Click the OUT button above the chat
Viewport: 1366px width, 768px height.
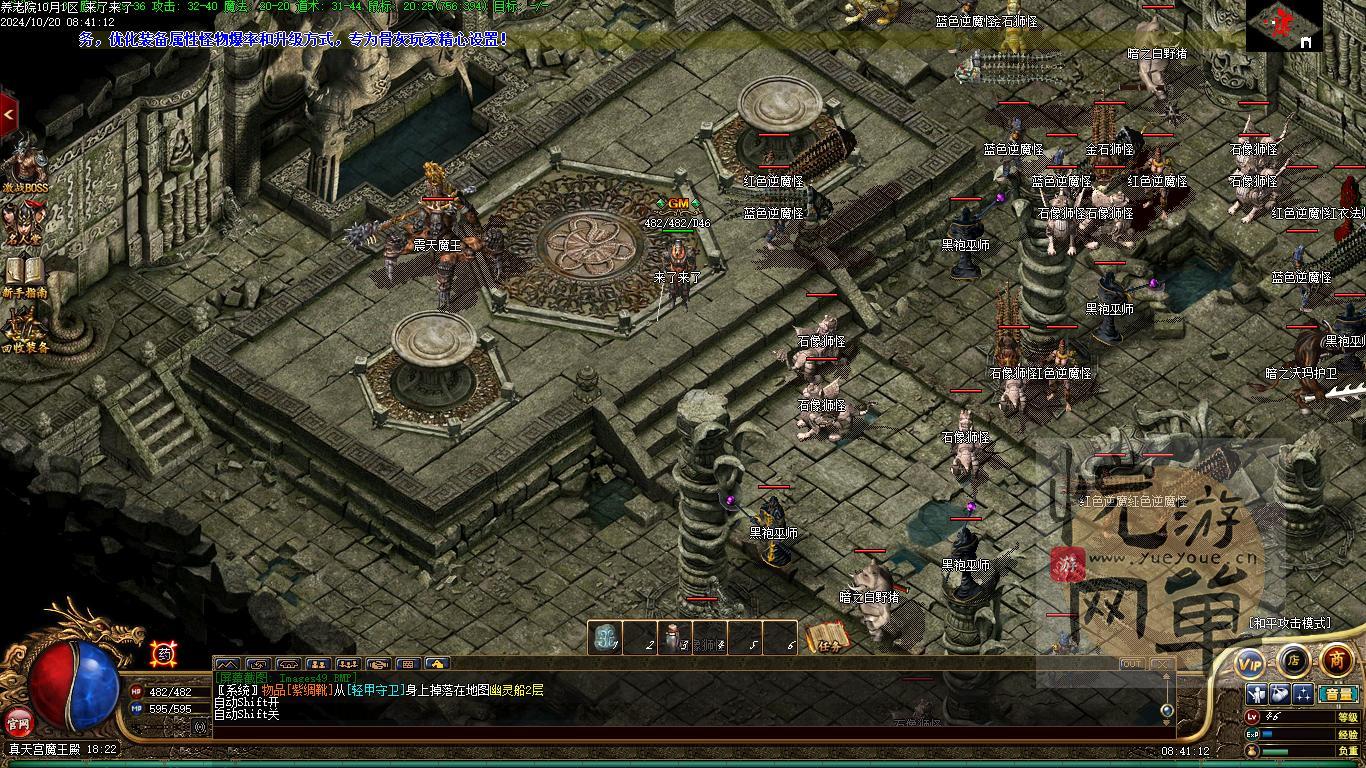coord(1131,664)
